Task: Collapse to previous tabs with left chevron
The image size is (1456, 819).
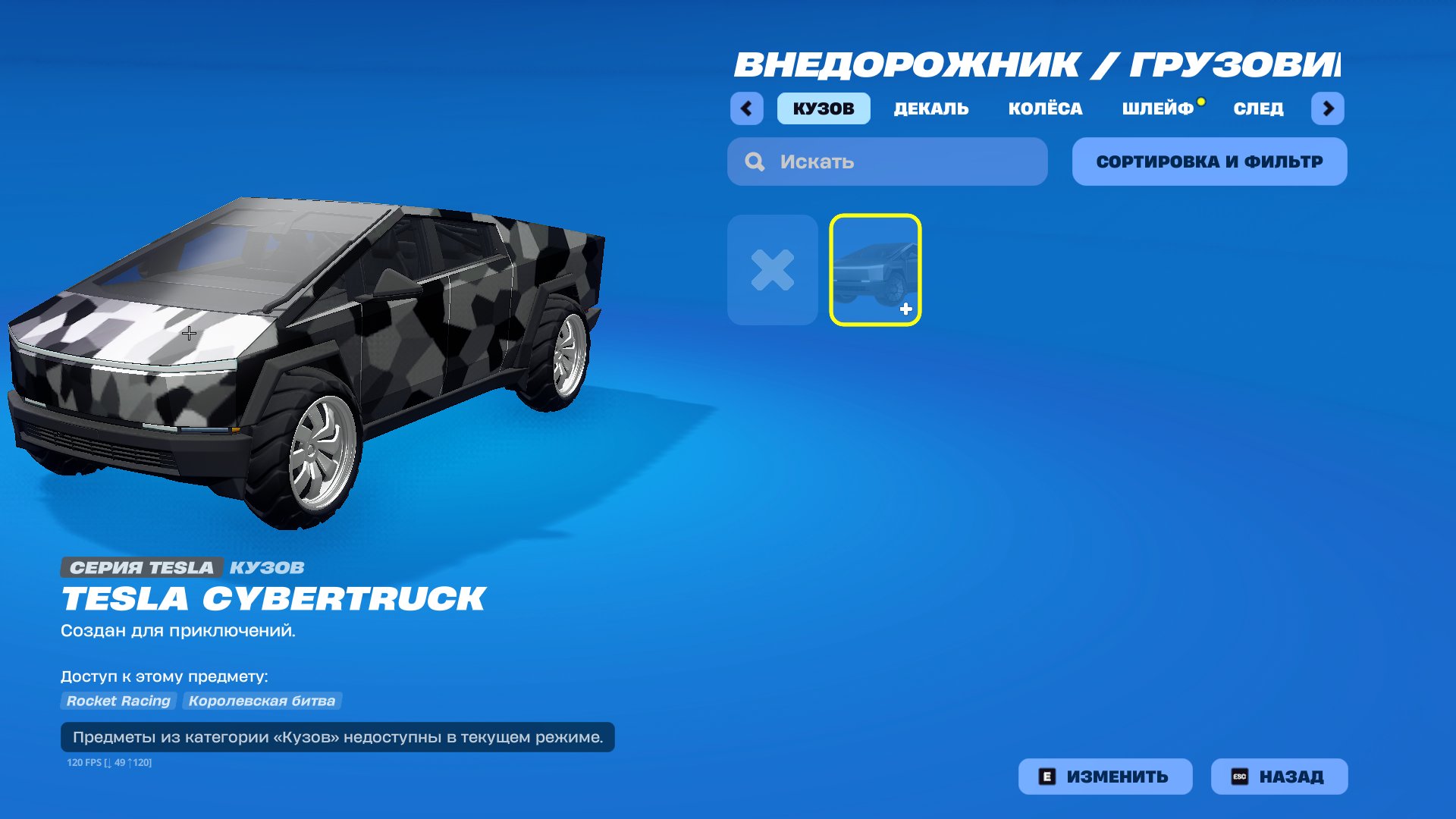Action: [746, 108]
